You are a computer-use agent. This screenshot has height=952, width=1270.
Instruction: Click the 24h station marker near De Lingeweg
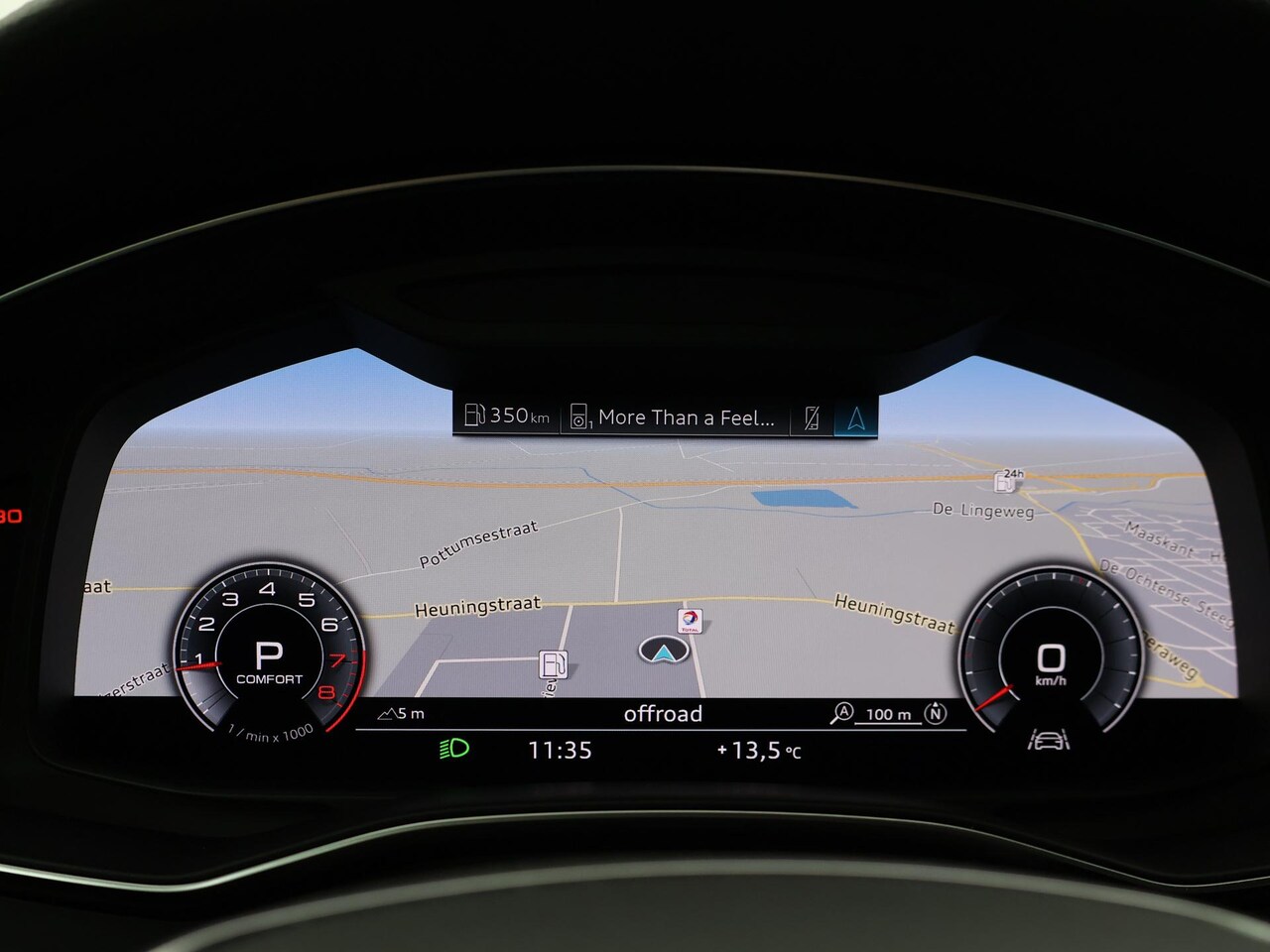(1007, 481)
